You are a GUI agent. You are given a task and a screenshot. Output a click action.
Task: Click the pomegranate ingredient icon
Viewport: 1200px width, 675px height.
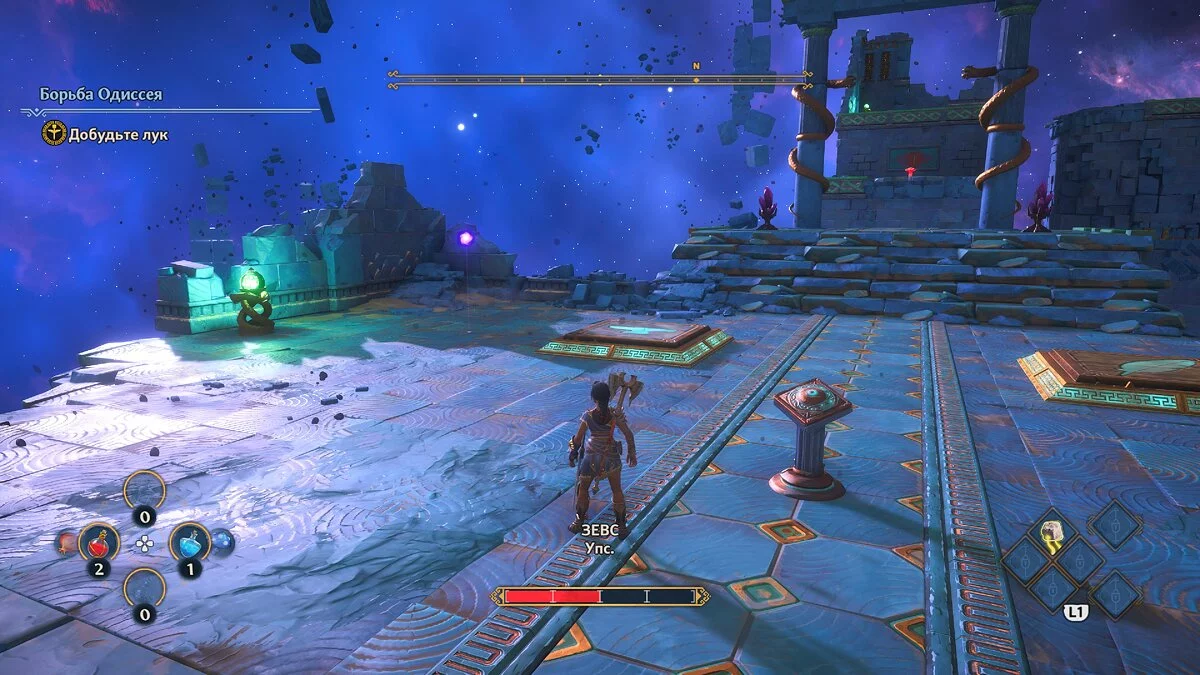(66, 543)
